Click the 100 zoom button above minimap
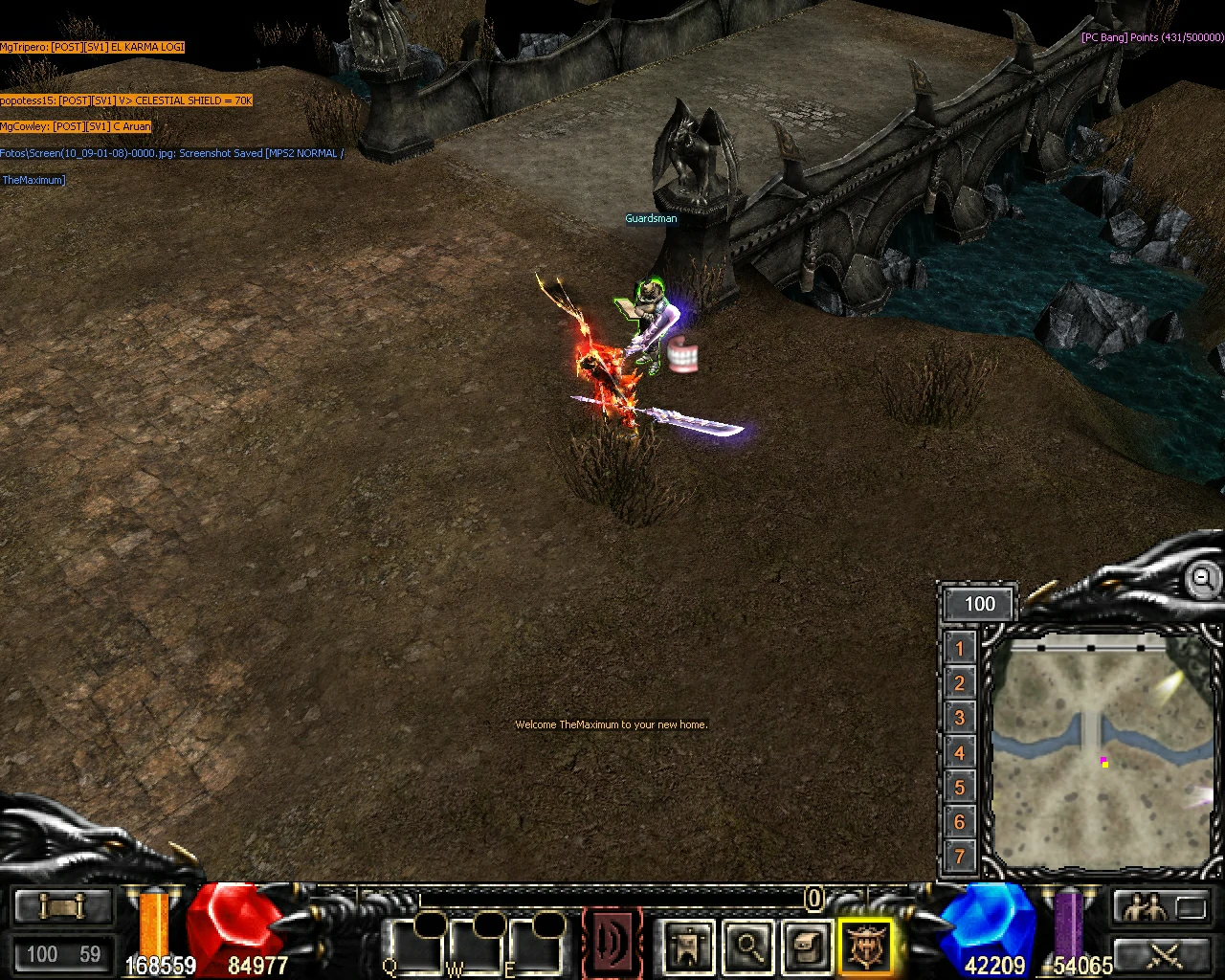This screenshot has height=980, width=1225. tap(978, 604)
